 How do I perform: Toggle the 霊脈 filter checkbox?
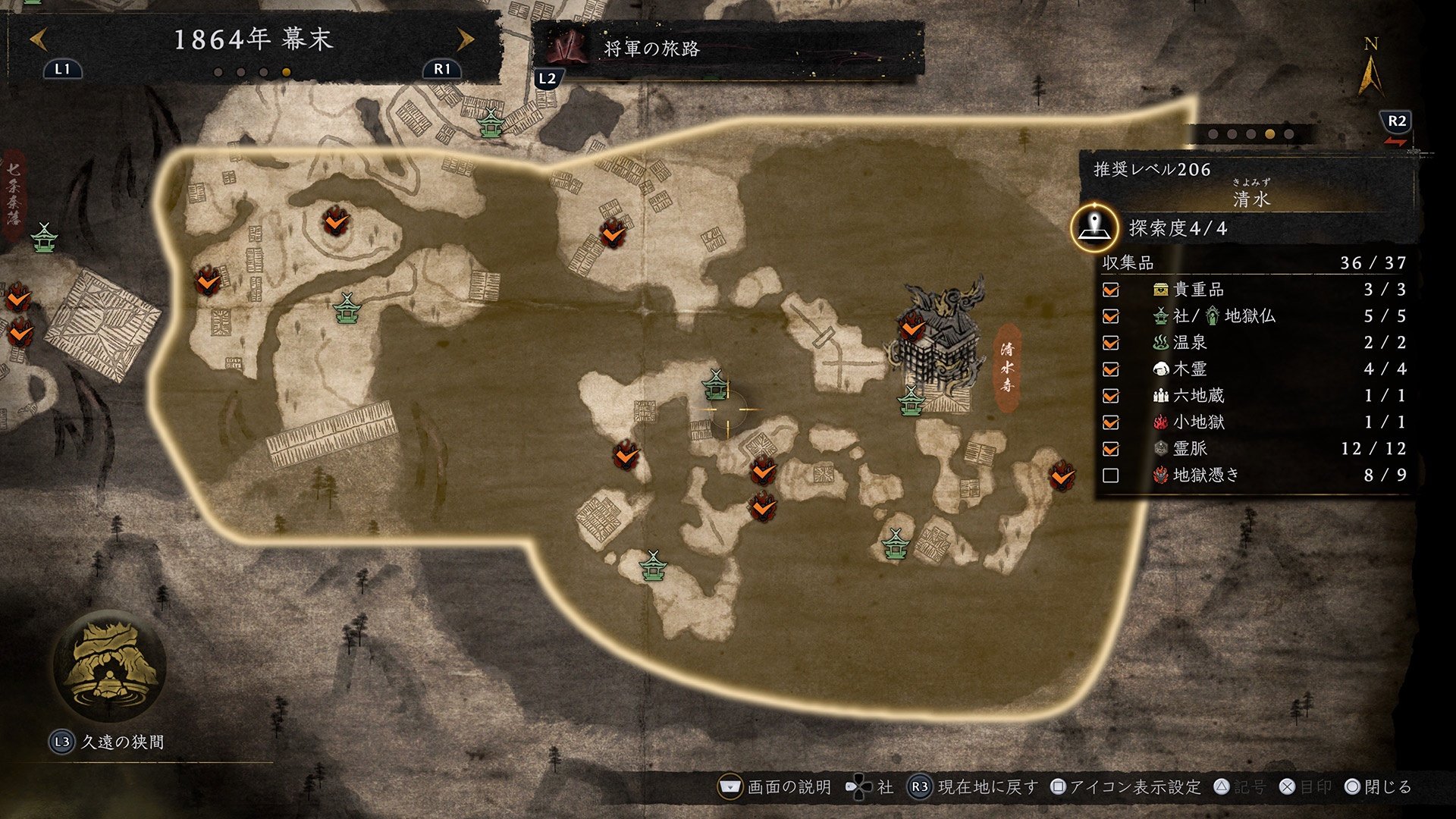[1111, 449]
